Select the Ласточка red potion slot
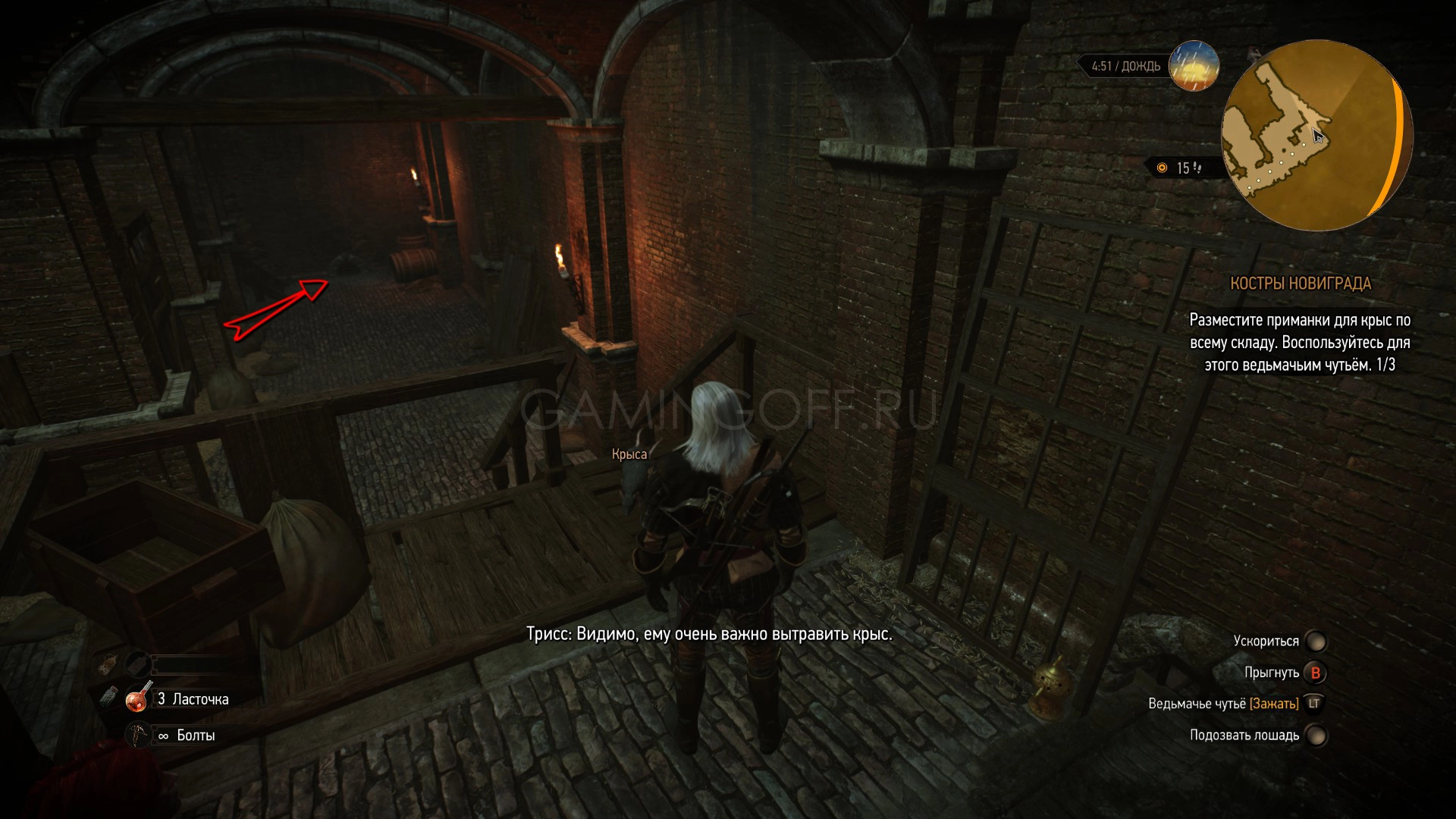Image resolution: width=1456 pixels, height=819 pixels. [x=138, y=698]
